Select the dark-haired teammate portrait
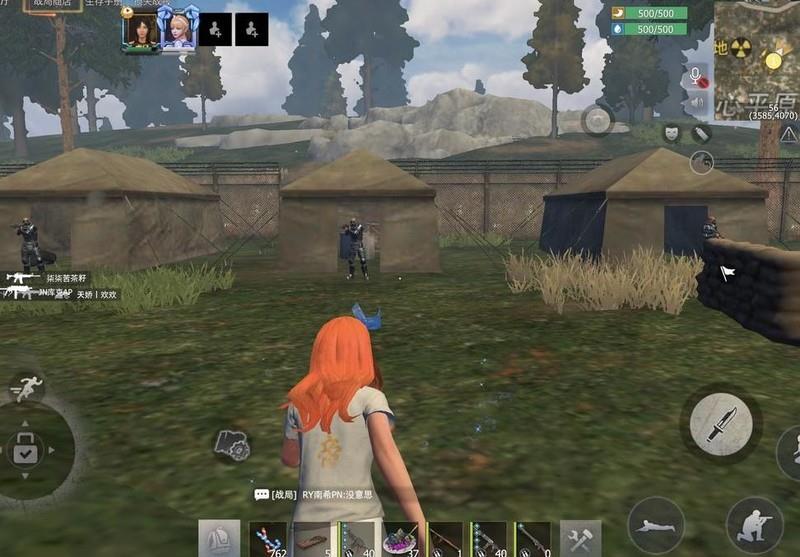Image resolution: width=800 pixels, height=557 pixels. tap(140, 30)
